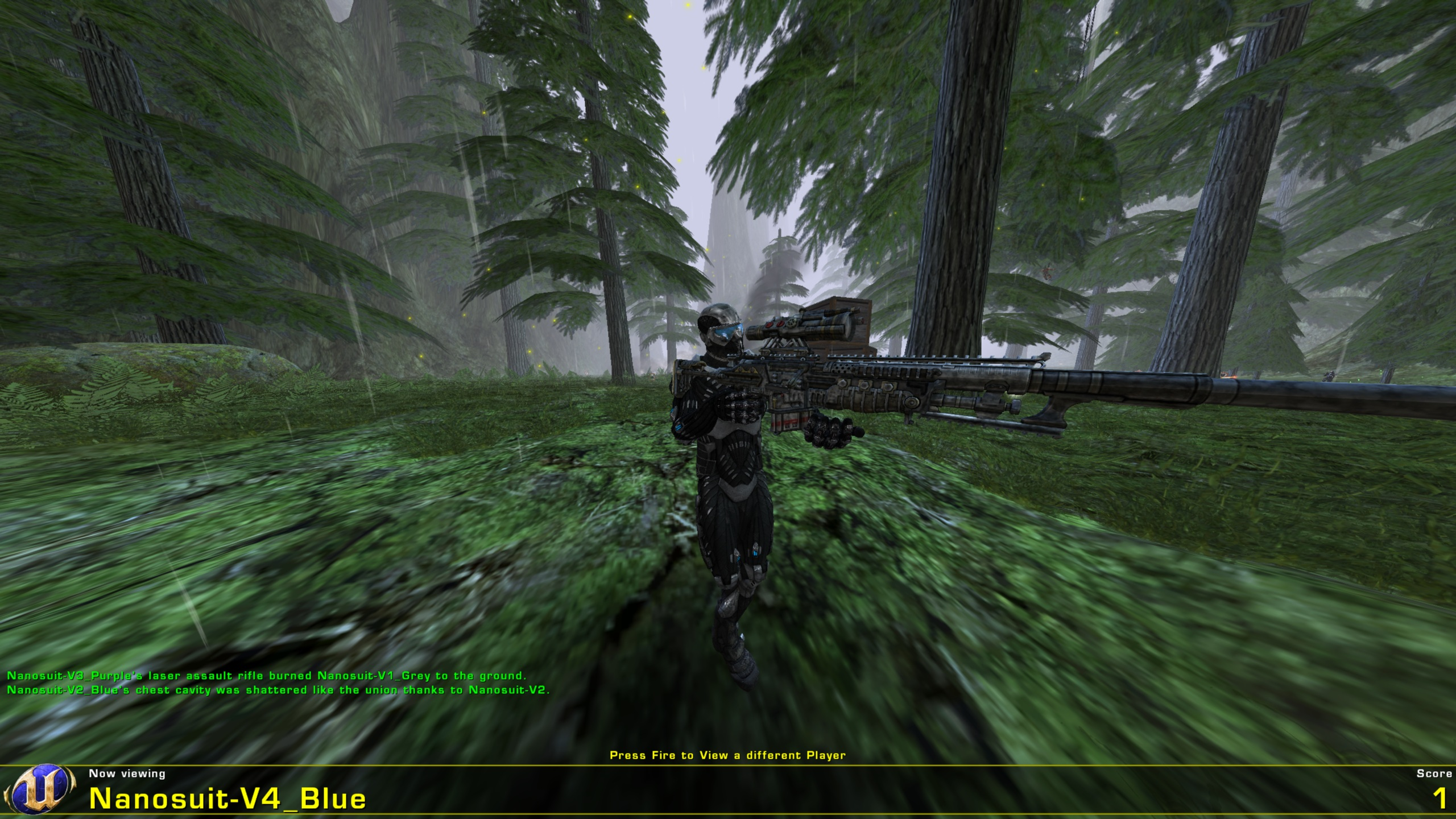Click the Now viewing header text
The width and height of the screenshot is (1456, 819).
pyautogui.click(x=127, y=772)
